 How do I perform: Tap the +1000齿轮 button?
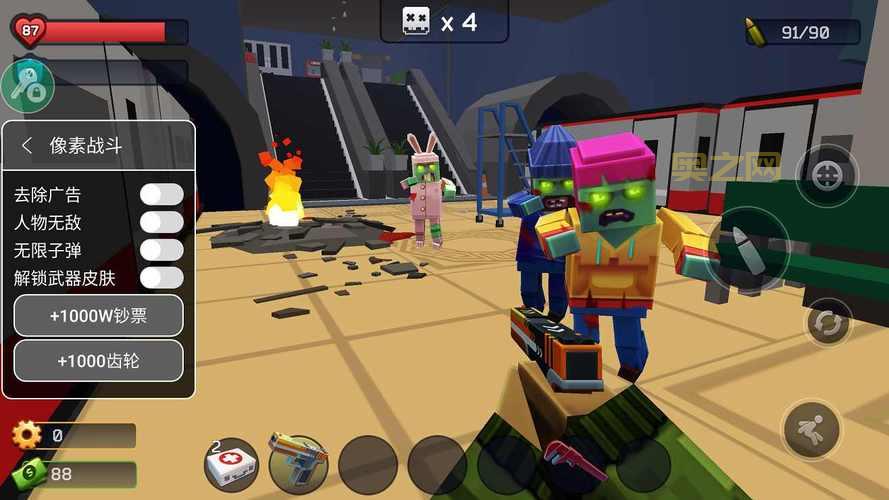(x=98, y=361)
